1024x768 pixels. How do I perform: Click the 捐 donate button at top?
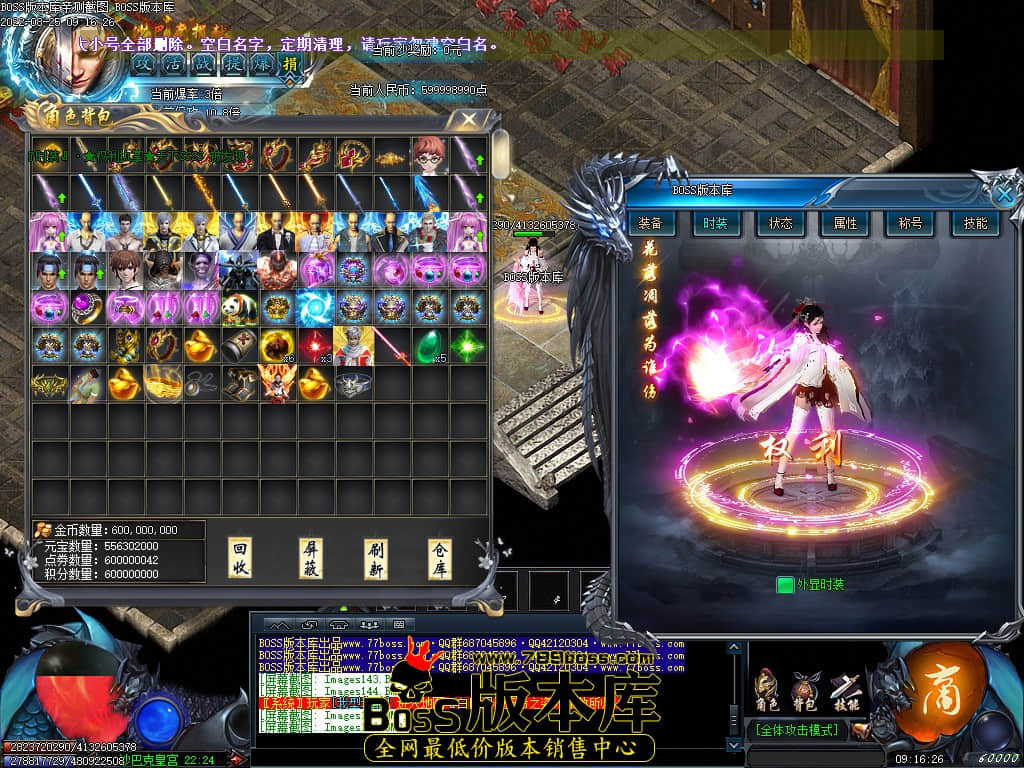(290, 62)
